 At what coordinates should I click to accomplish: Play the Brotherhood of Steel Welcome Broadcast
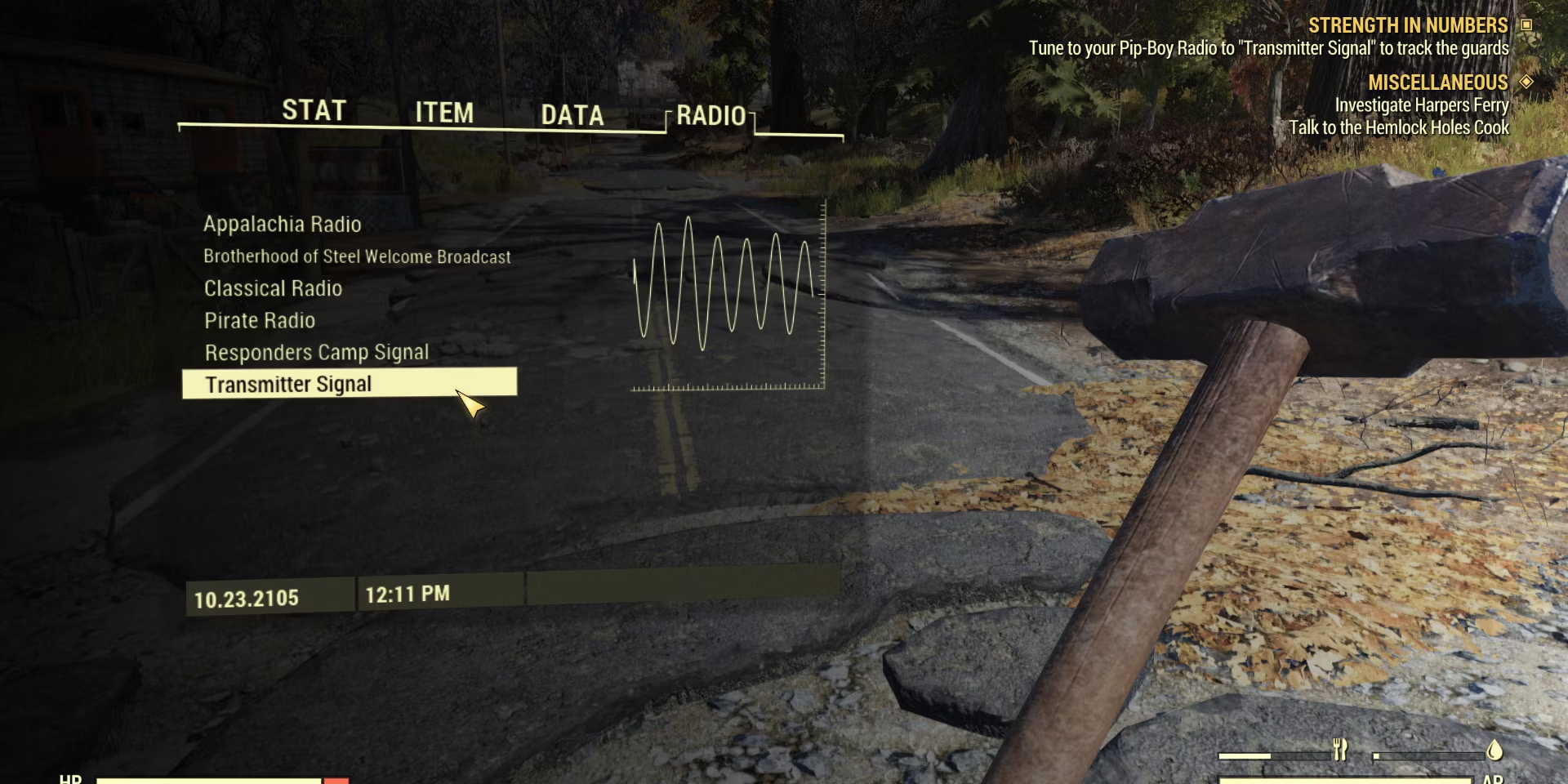click(357, 256)
